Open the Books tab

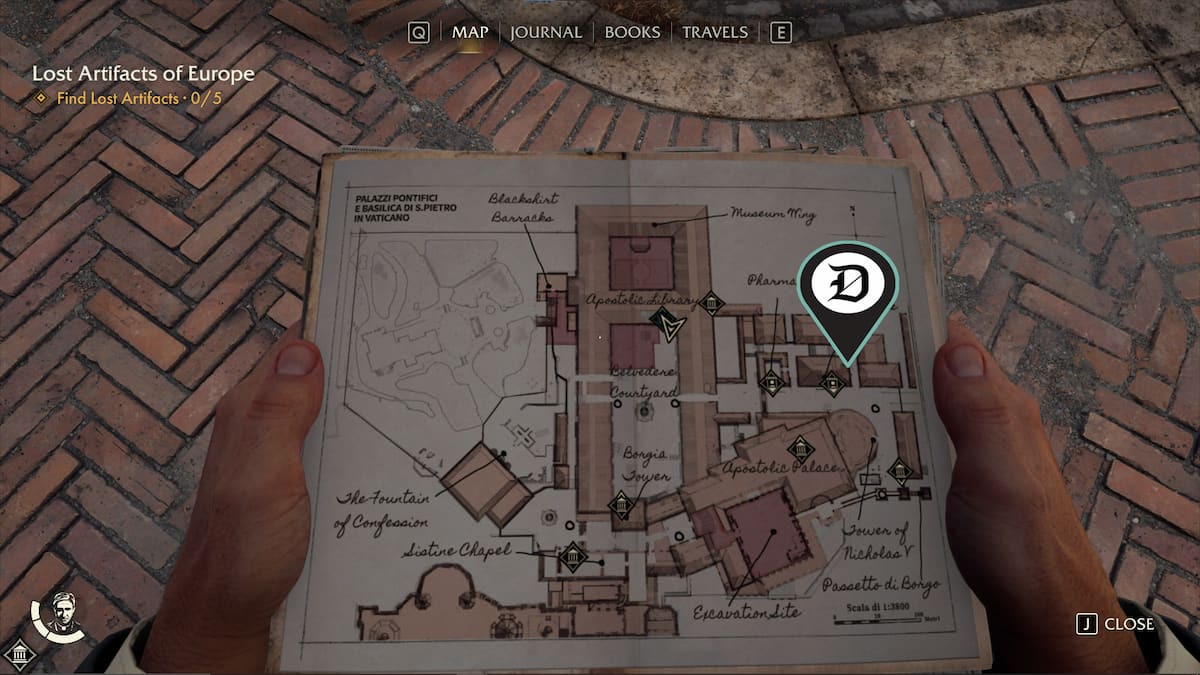634,32
